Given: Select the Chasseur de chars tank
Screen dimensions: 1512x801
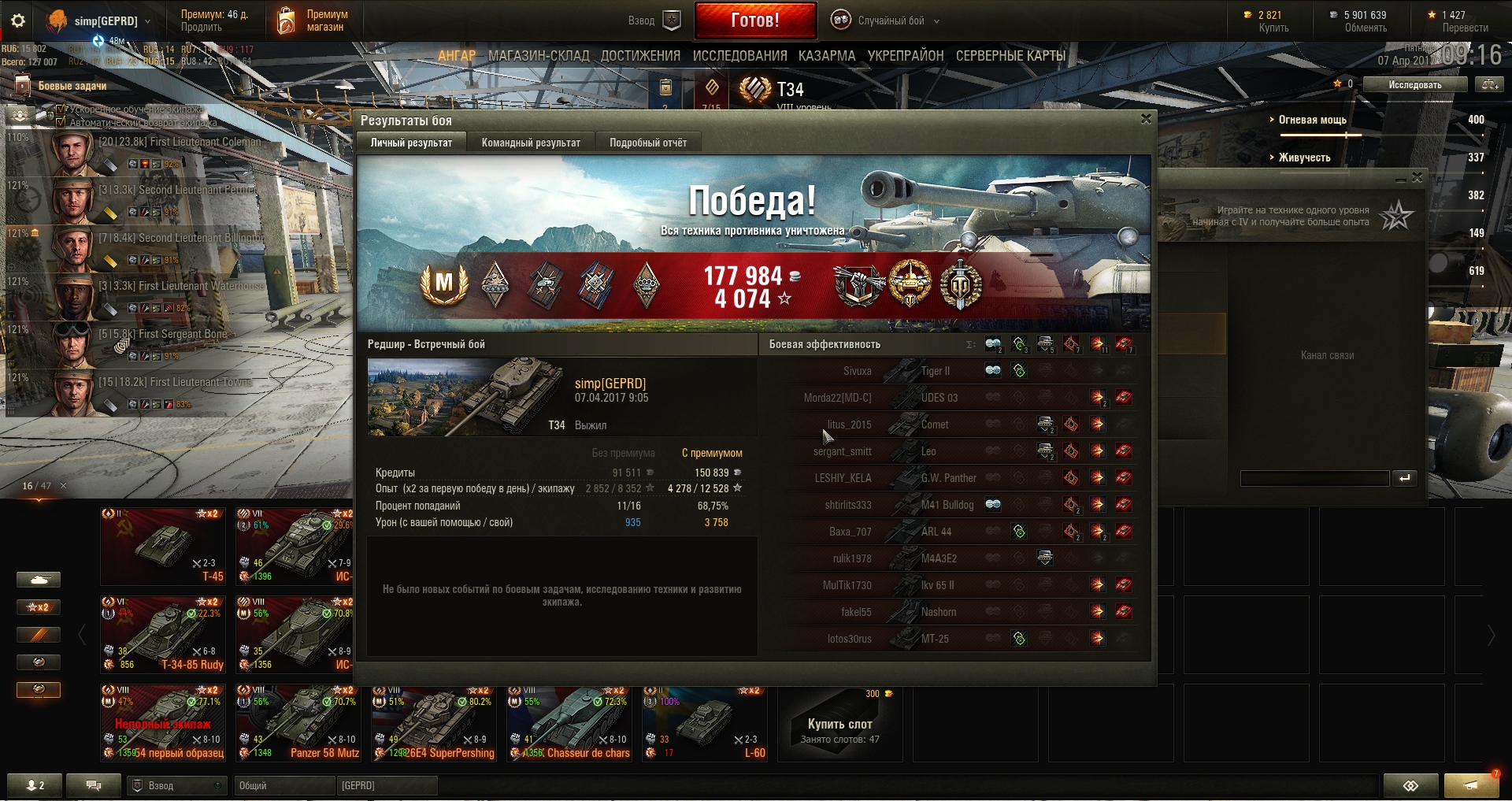Looking at the screenshot, I should pyautogui.click(x=569, y=723).
